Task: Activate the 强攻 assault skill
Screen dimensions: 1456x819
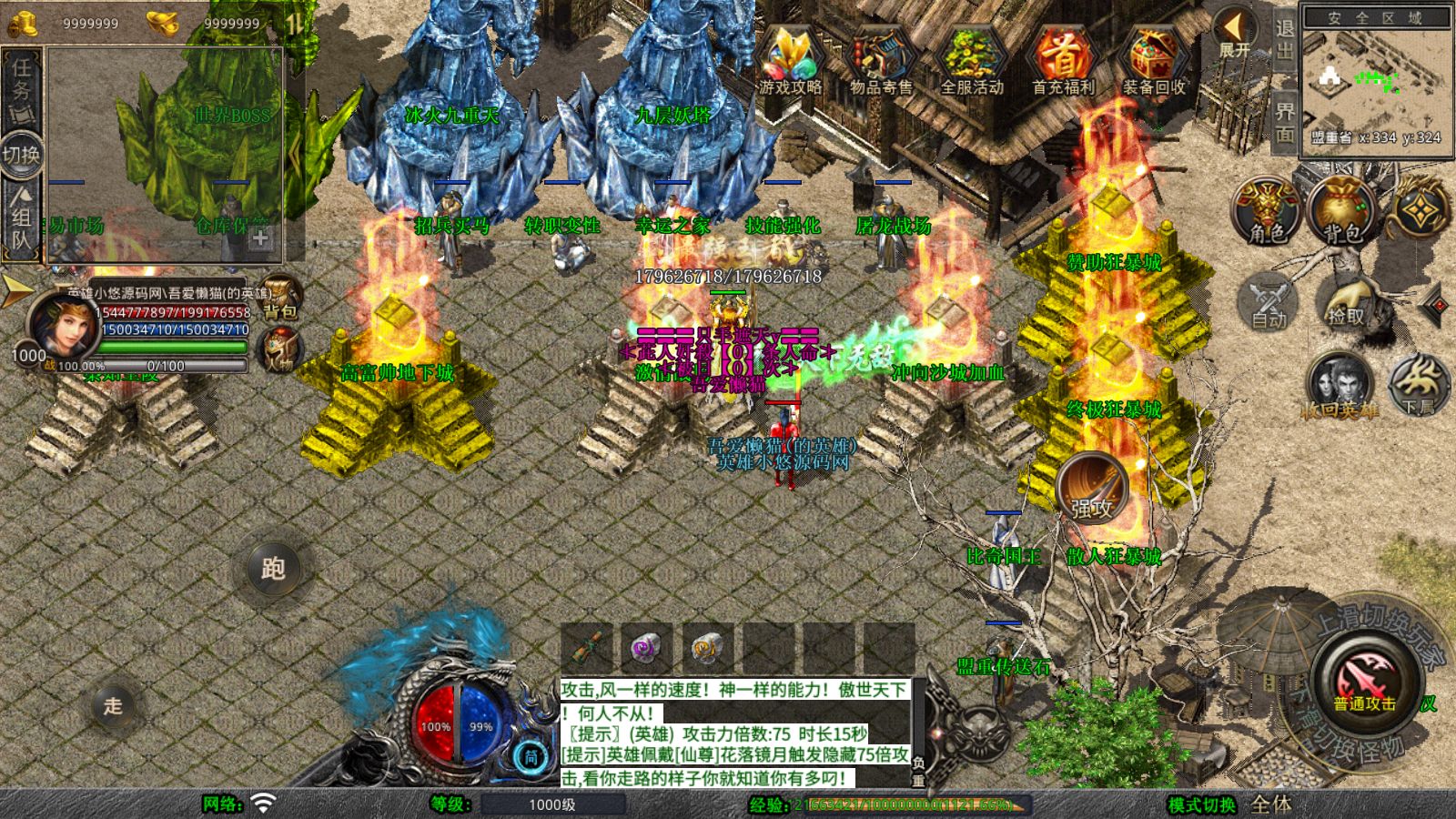Action: [1092, 489]
